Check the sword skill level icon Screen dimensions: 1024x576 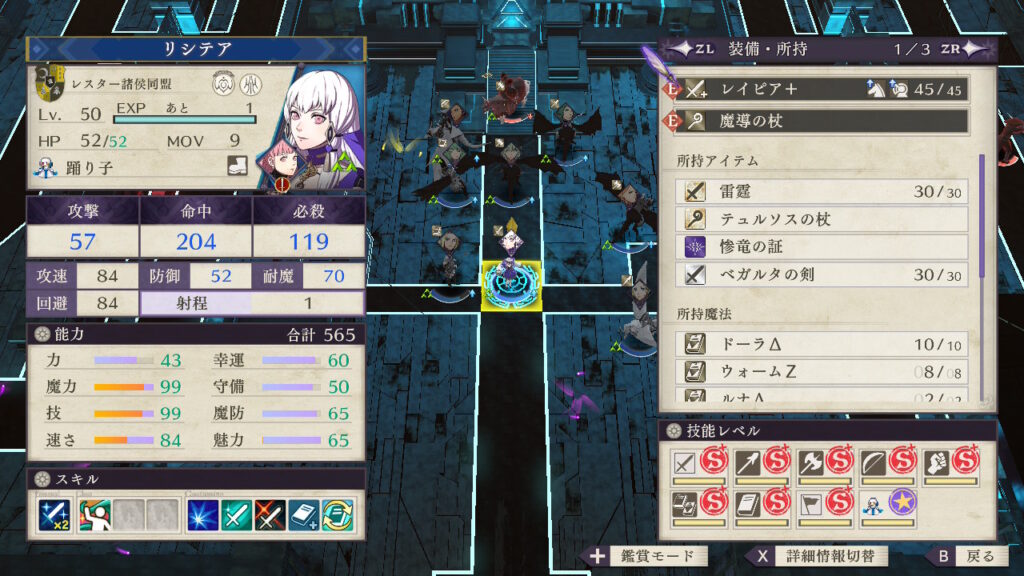pos(684,462)
